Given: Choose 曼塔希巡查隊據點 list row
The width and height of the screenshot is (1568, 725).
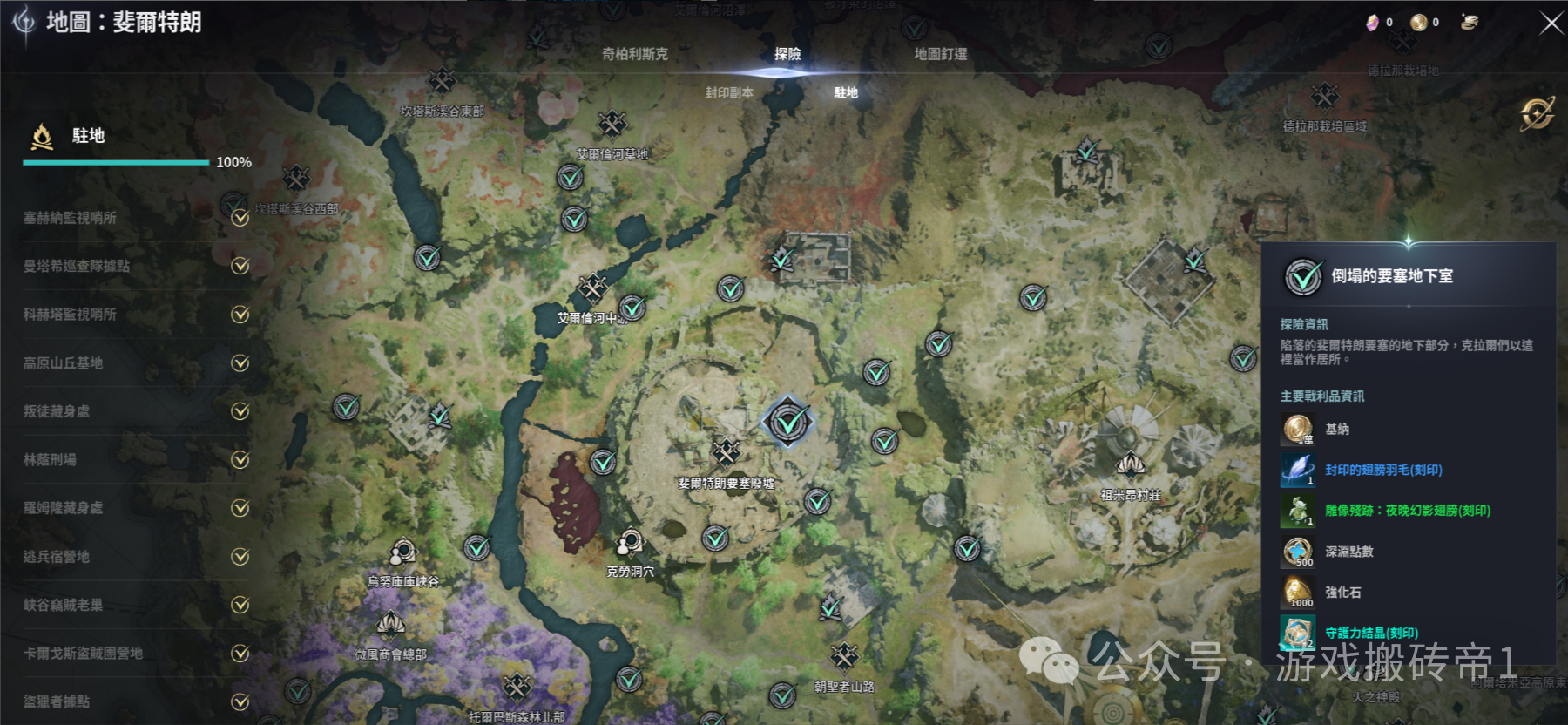Looking at the screenshot, I should 77,266.
